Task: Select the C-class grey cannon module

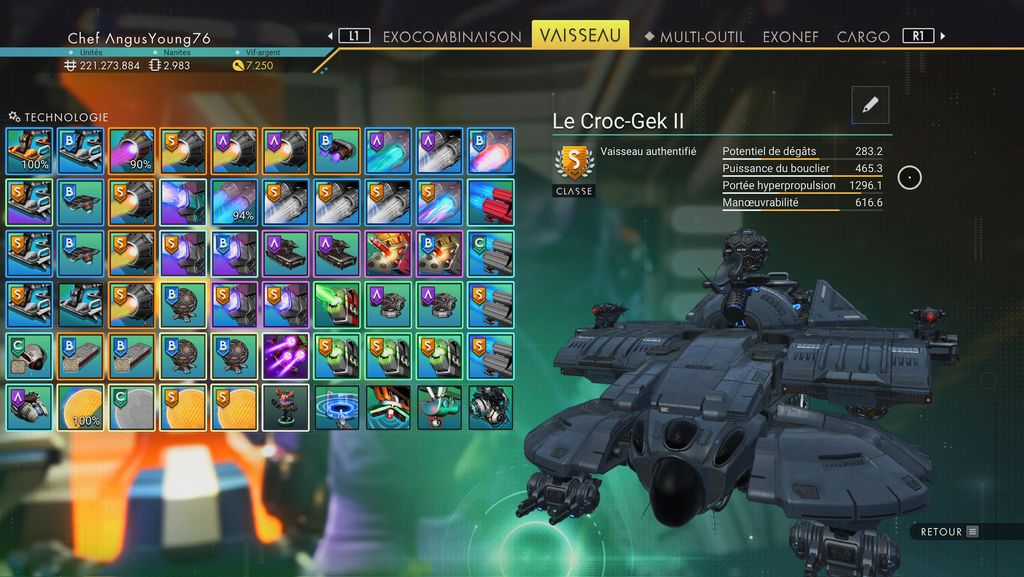Action: point(491,254)
